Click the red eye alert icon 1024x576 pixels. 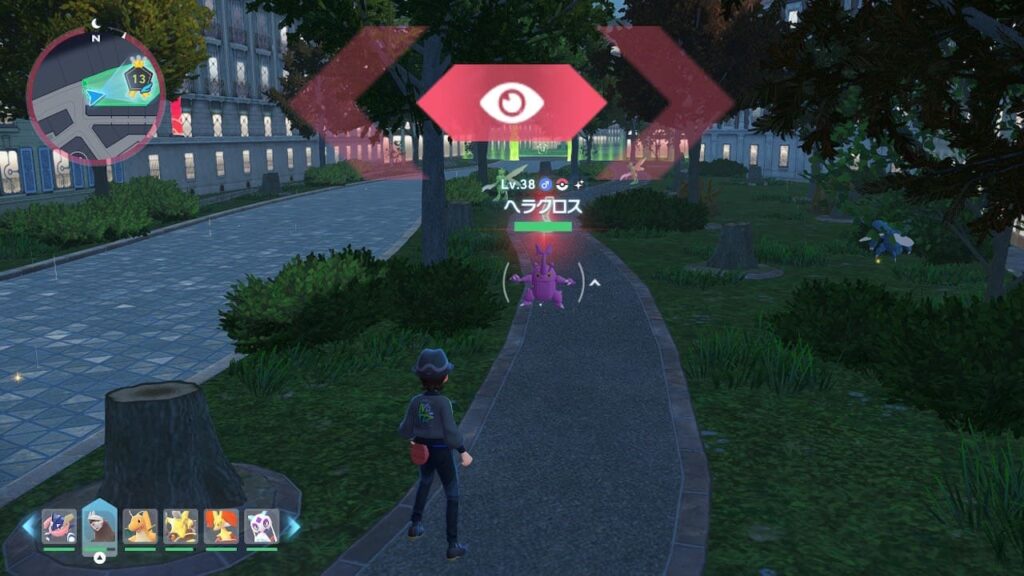click(511, 103)
